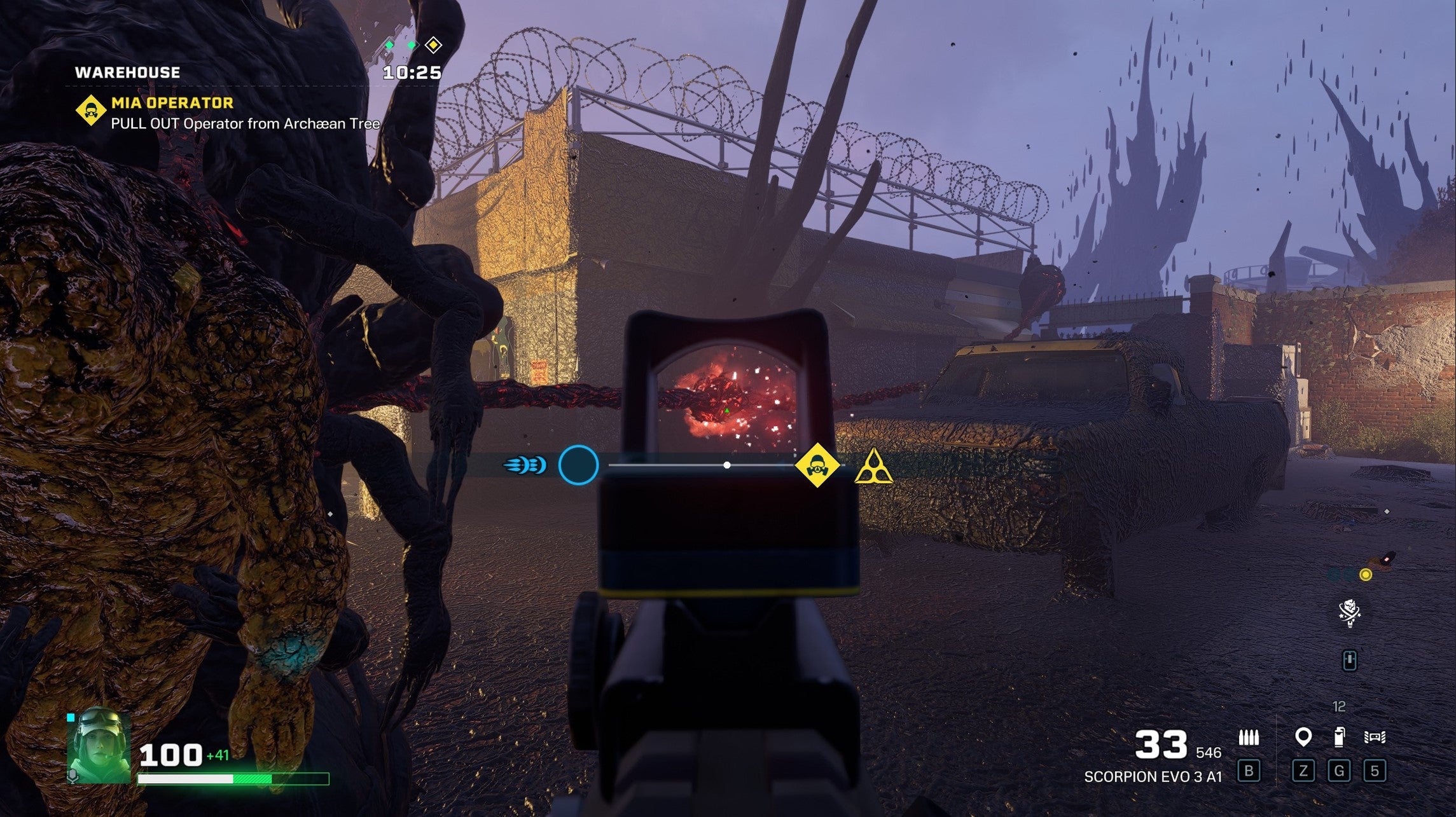Activate the recon drone gadget icon

point(1375,738)
